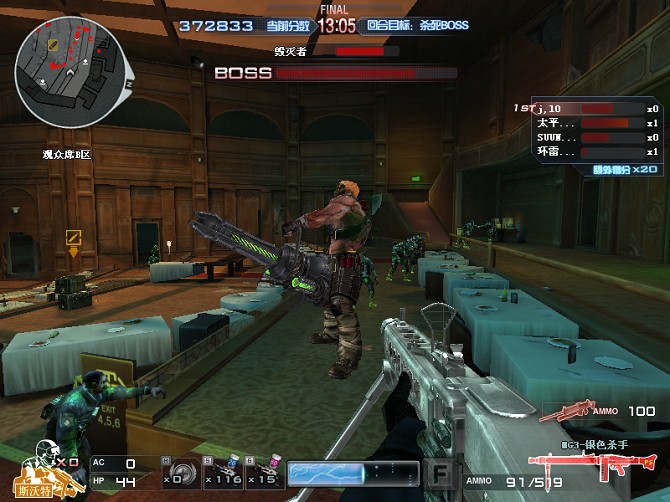
Task: Switch to the secondary weapon with 100 ammo
Action: tap(566, 411)
